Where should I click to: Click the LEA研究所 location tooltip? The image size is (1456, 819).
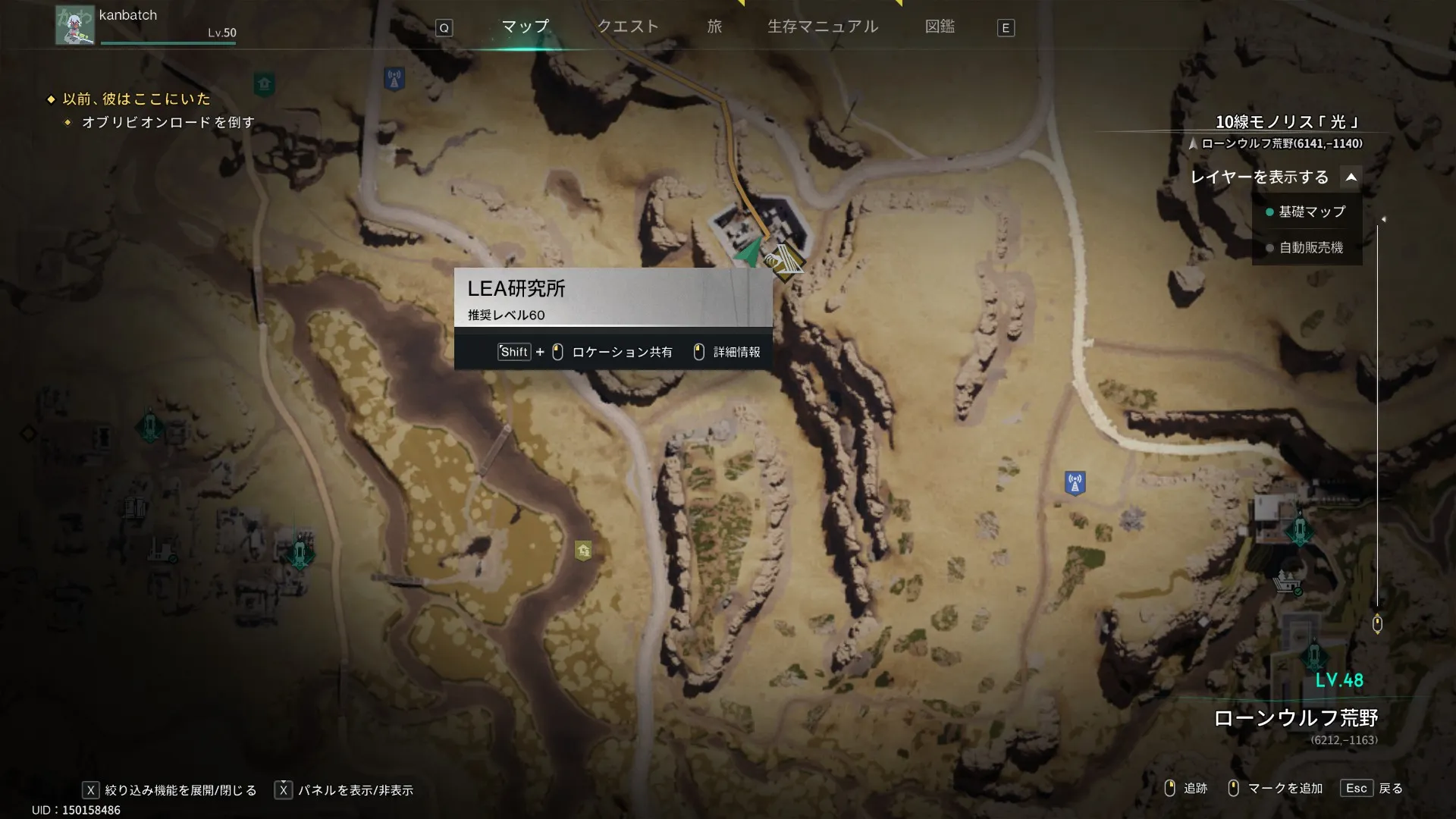613,297
